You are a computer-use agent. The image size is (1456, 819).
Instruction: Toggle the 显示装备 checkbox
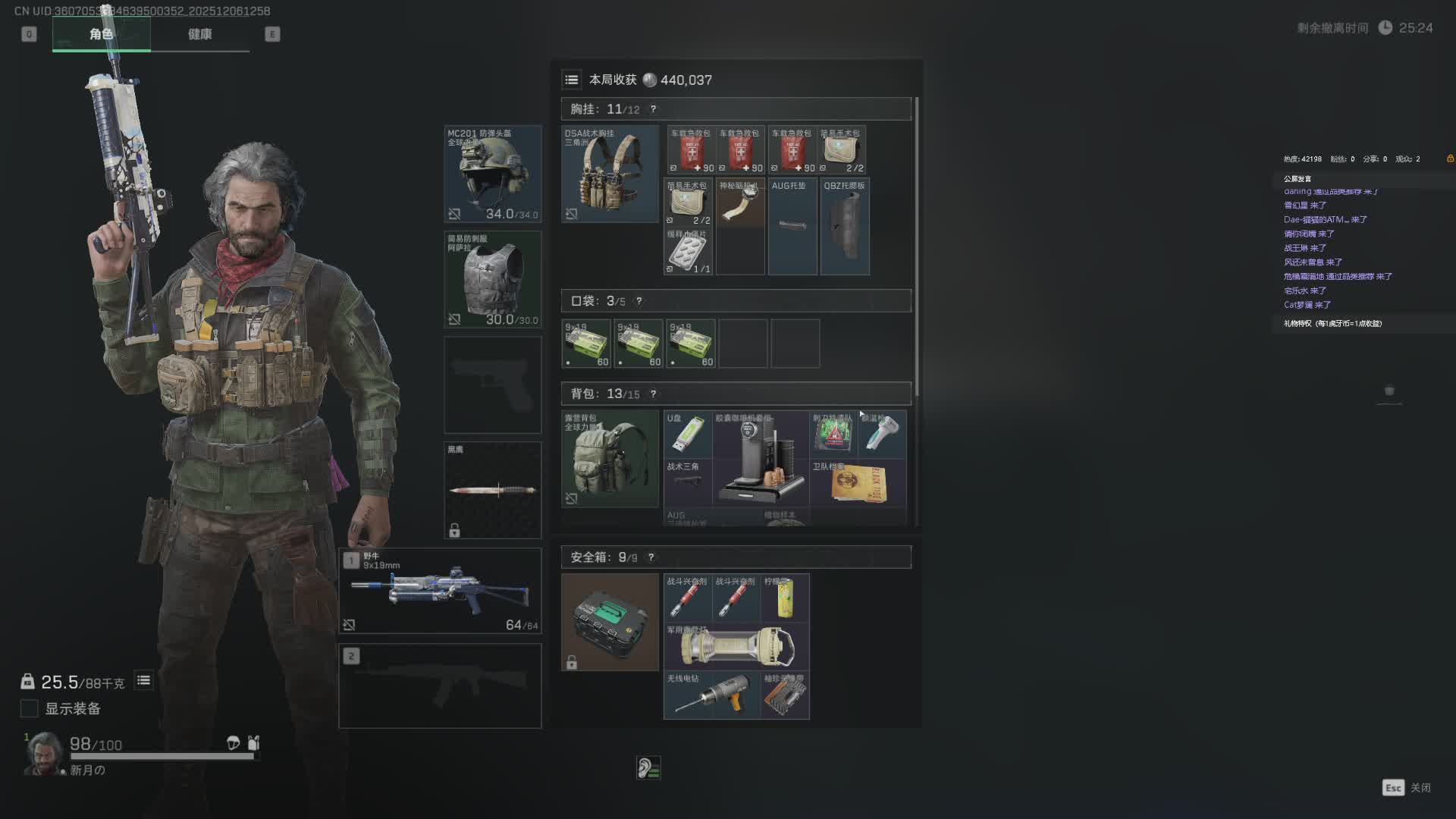pyautogui.click(x=29, y=708)
